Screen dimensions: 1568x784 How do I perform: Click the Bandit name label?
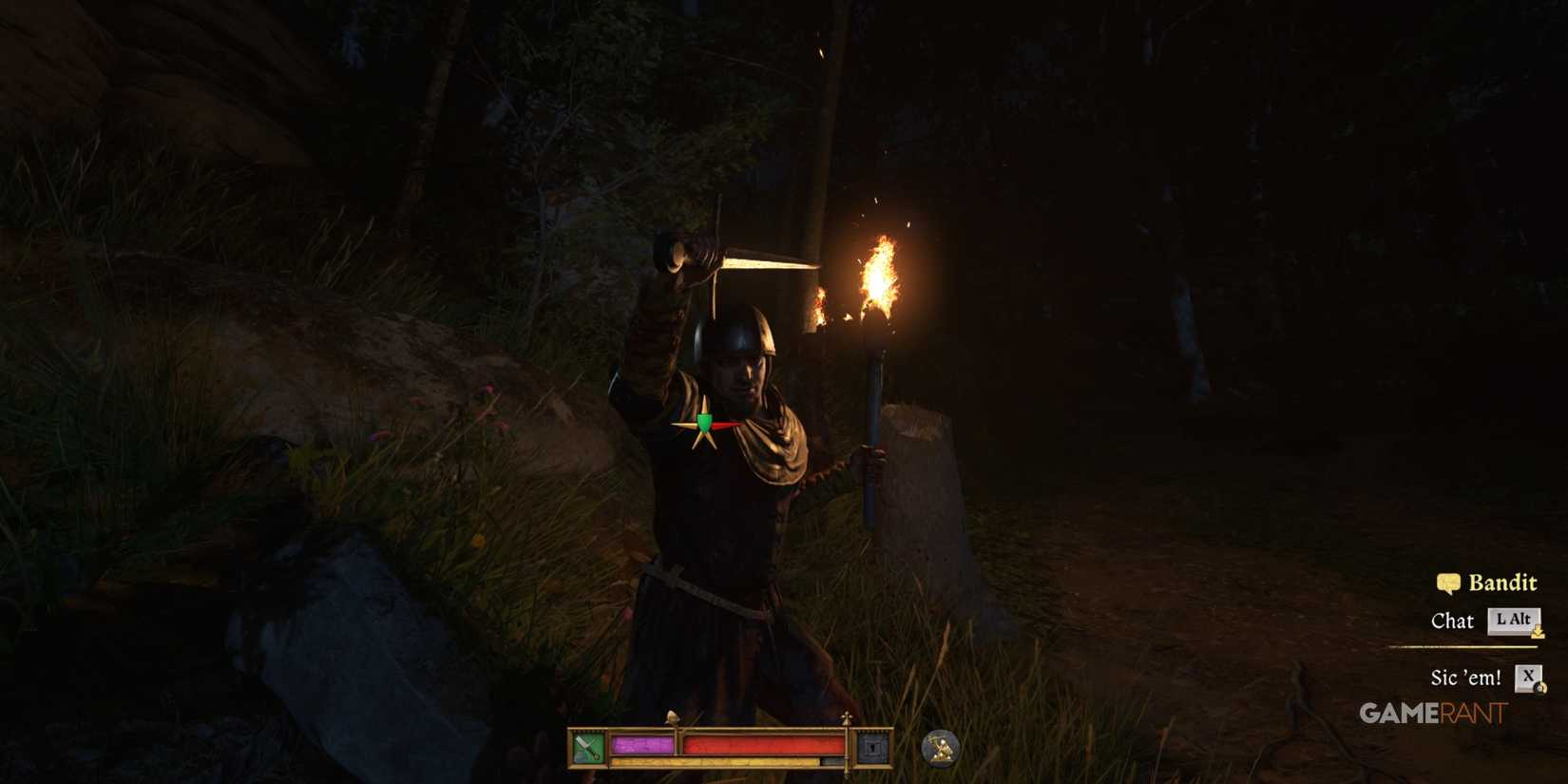(1502, 583)
